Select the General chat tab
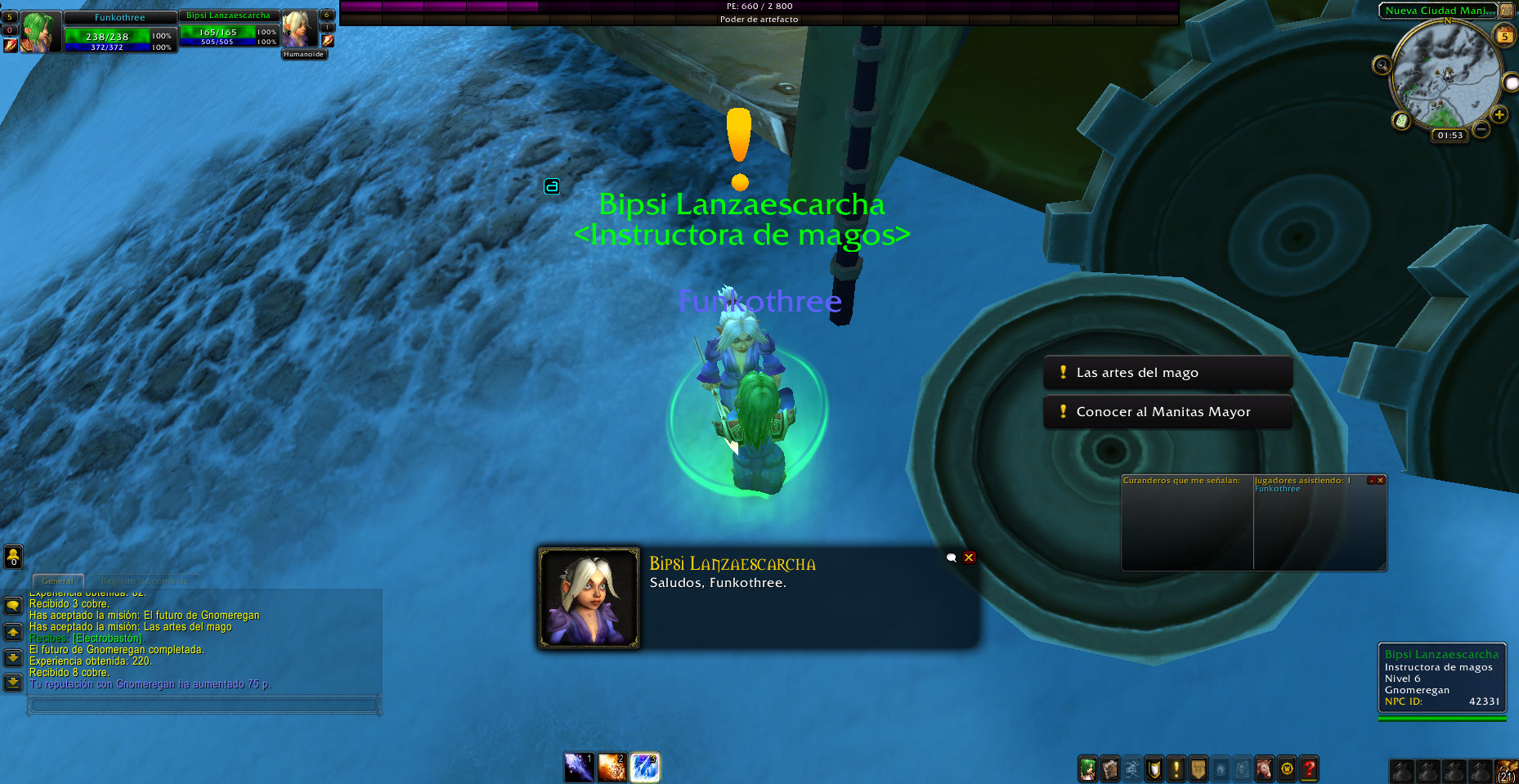Screen dimensions: 1519x784 (57, 581)
